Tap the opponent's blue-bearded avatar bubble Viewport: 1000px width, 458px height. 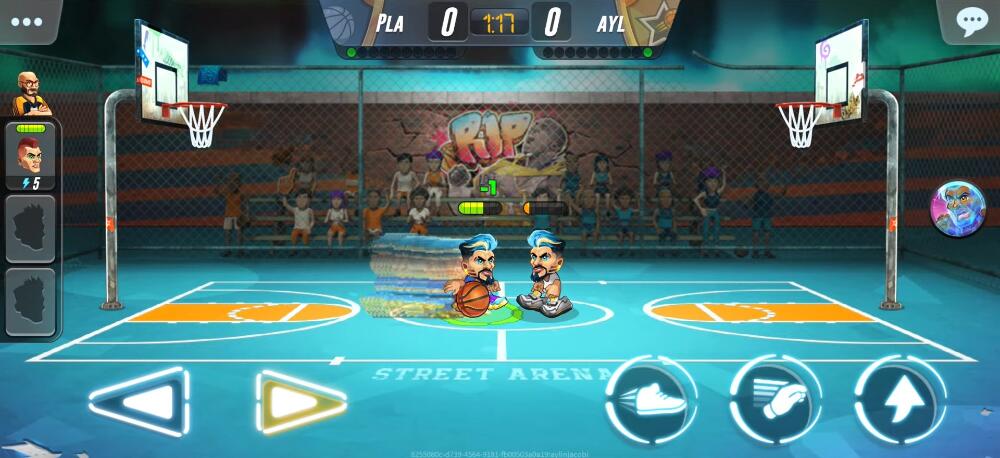[957, 209]
